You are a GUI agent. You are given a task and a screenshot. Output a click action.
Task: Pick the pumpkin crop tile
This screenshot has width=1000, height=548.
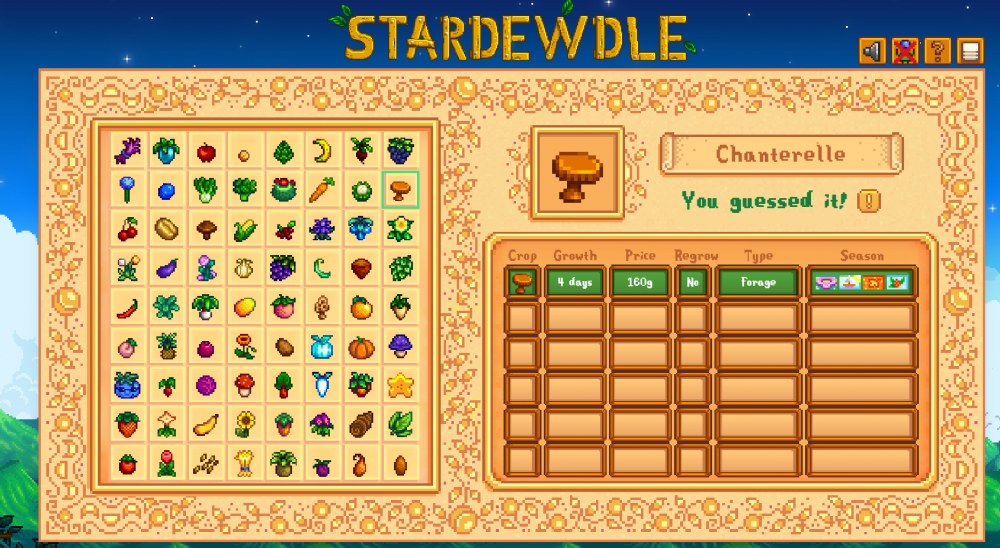361,347
